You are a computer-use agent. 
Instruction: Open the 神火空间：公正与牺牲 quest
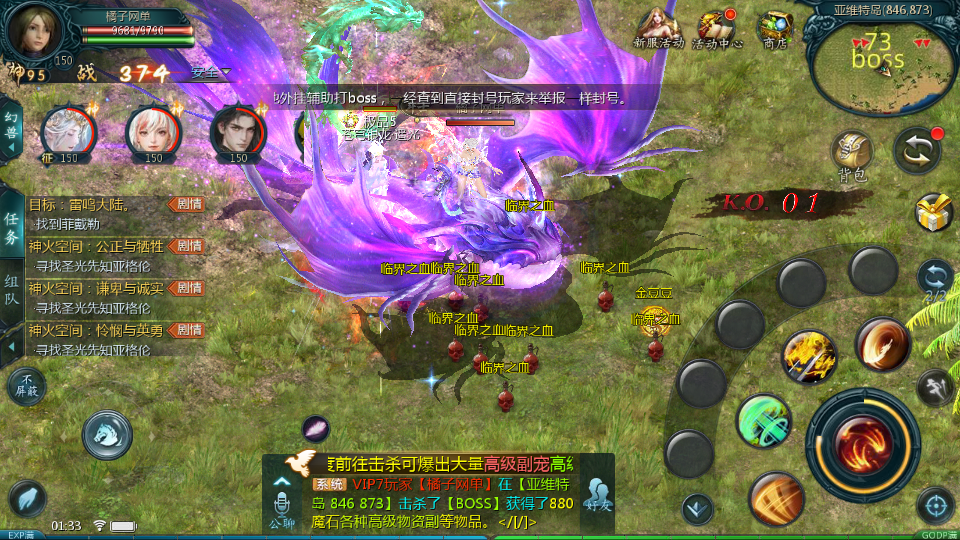pyautogui.click(x=100, y=246)
